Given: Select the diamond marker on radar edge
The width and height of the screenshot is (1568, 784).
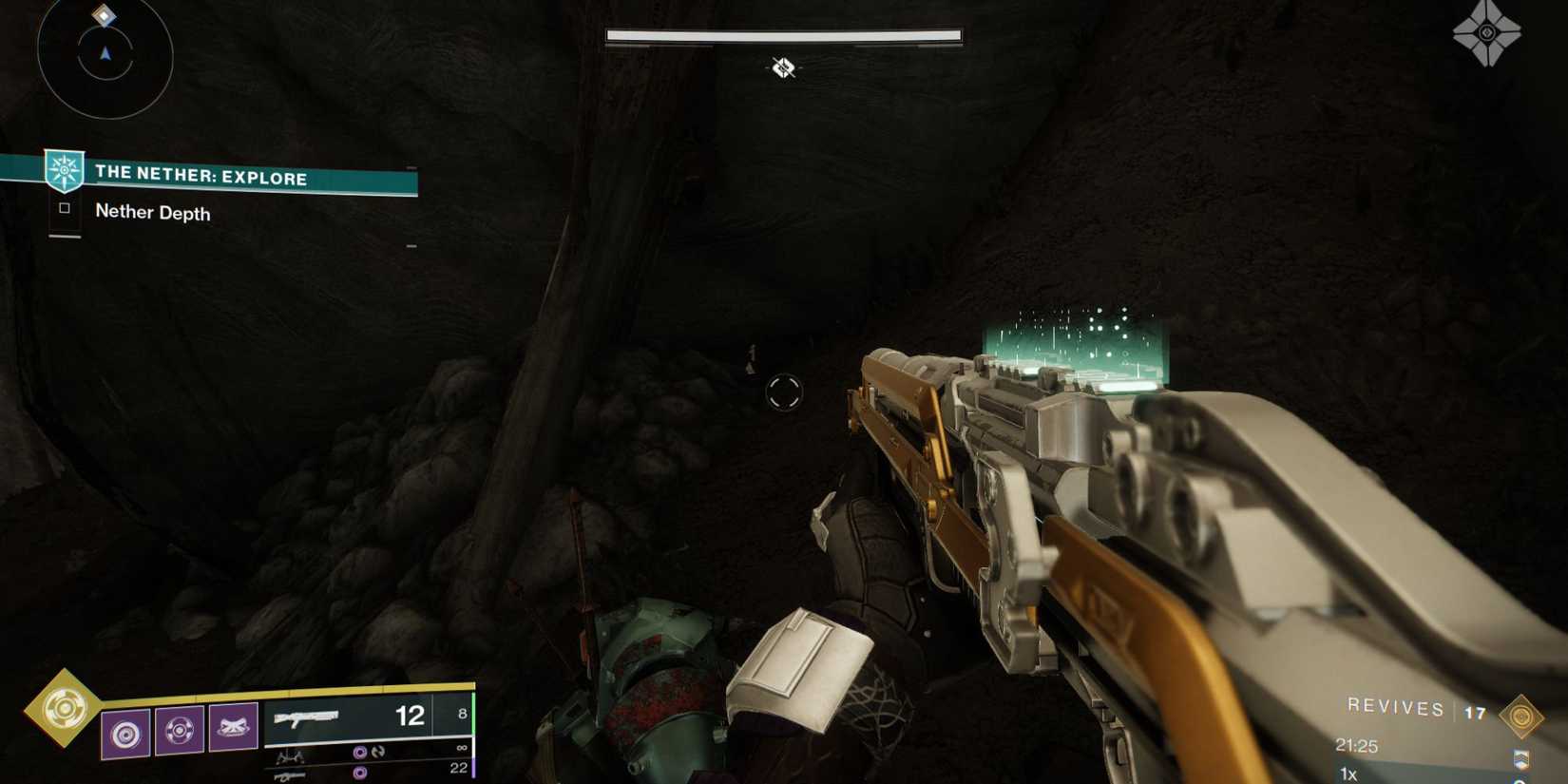Looking at the screenshot, I should (x=104, y=15).
